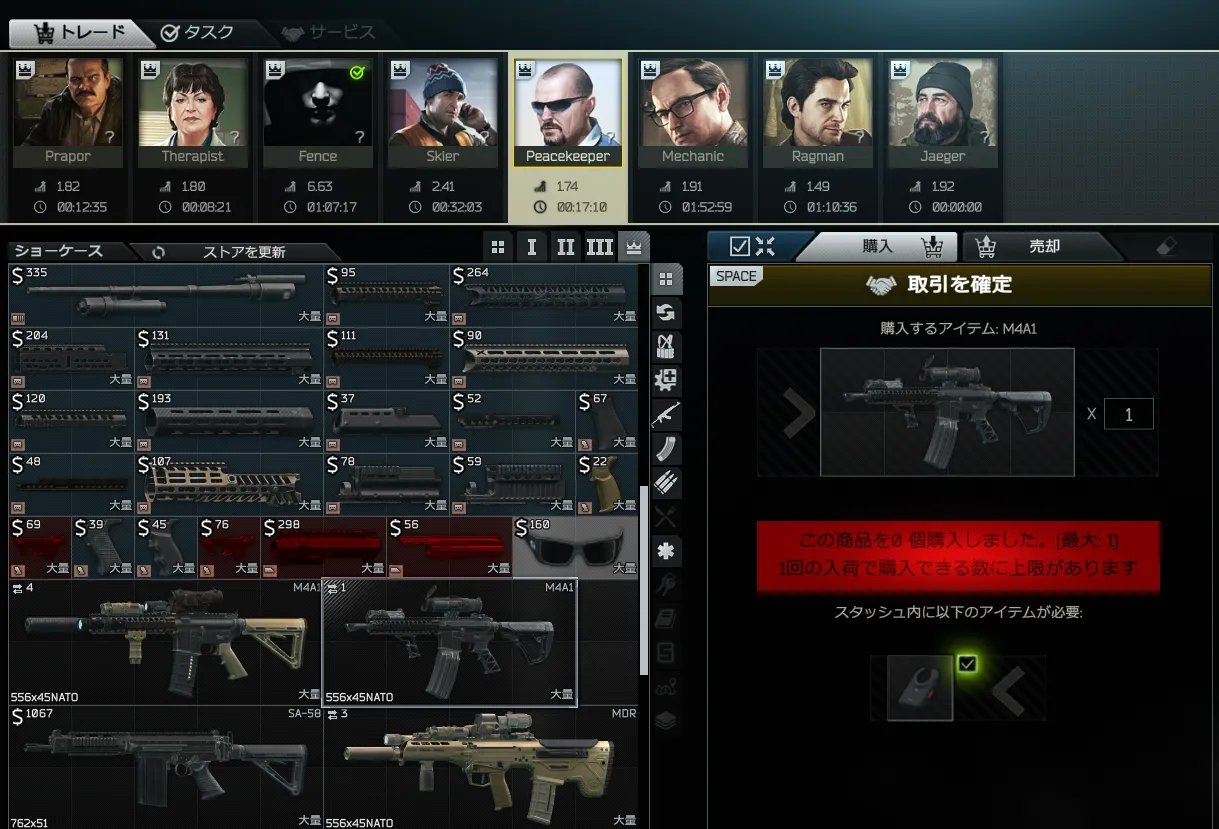Click the ストアを更新 refresh store button
1219x829 pixels.
(233, 252)
